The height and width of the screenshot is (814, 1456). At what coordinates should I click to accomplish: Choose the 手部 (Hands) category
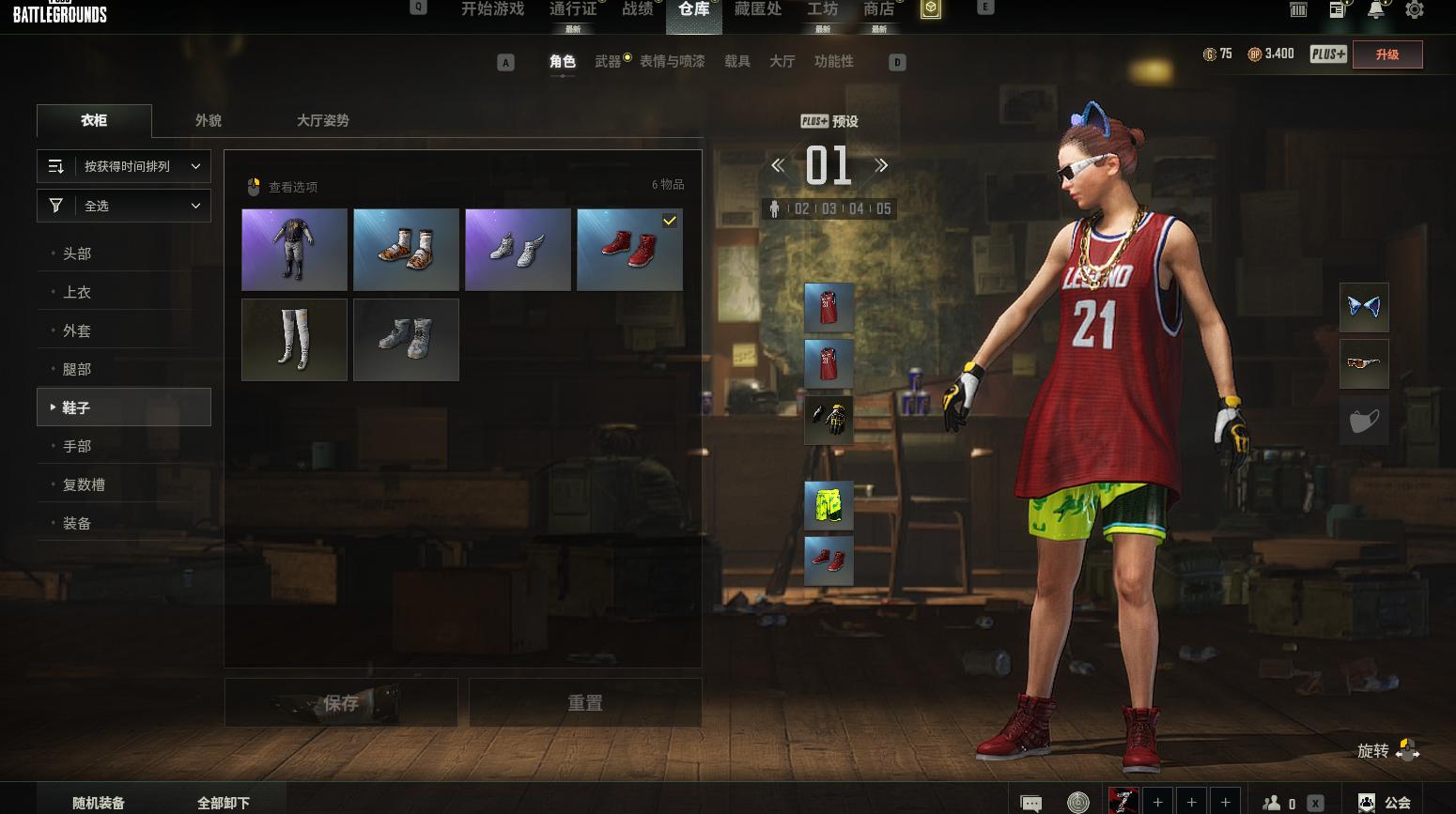[x=77, y=446]
